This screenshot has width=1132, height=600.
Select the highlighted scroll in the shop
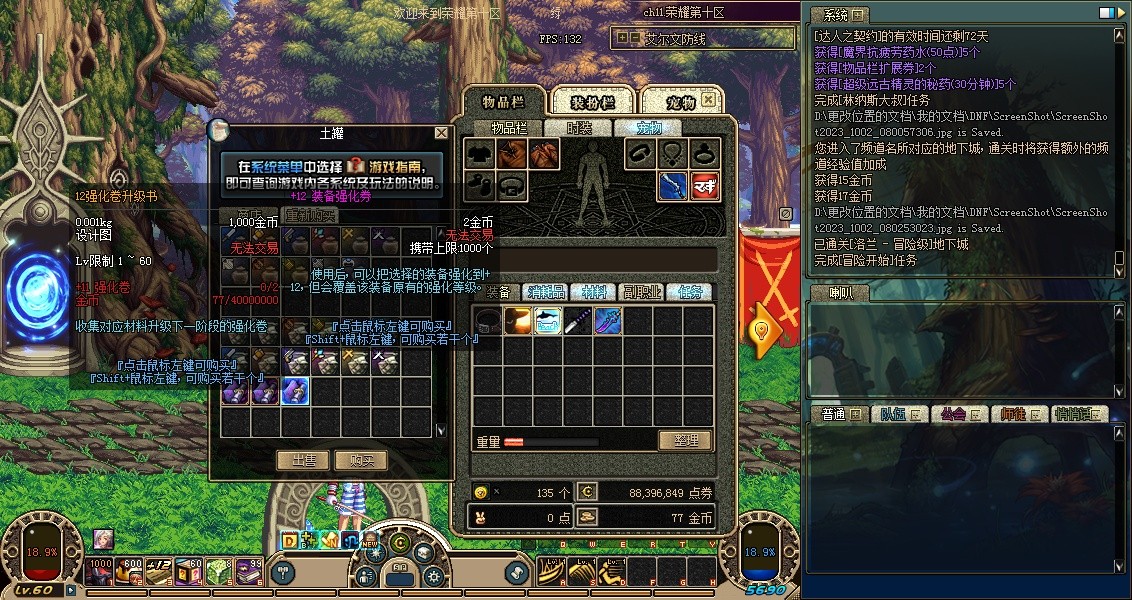[x=294, y=391]
